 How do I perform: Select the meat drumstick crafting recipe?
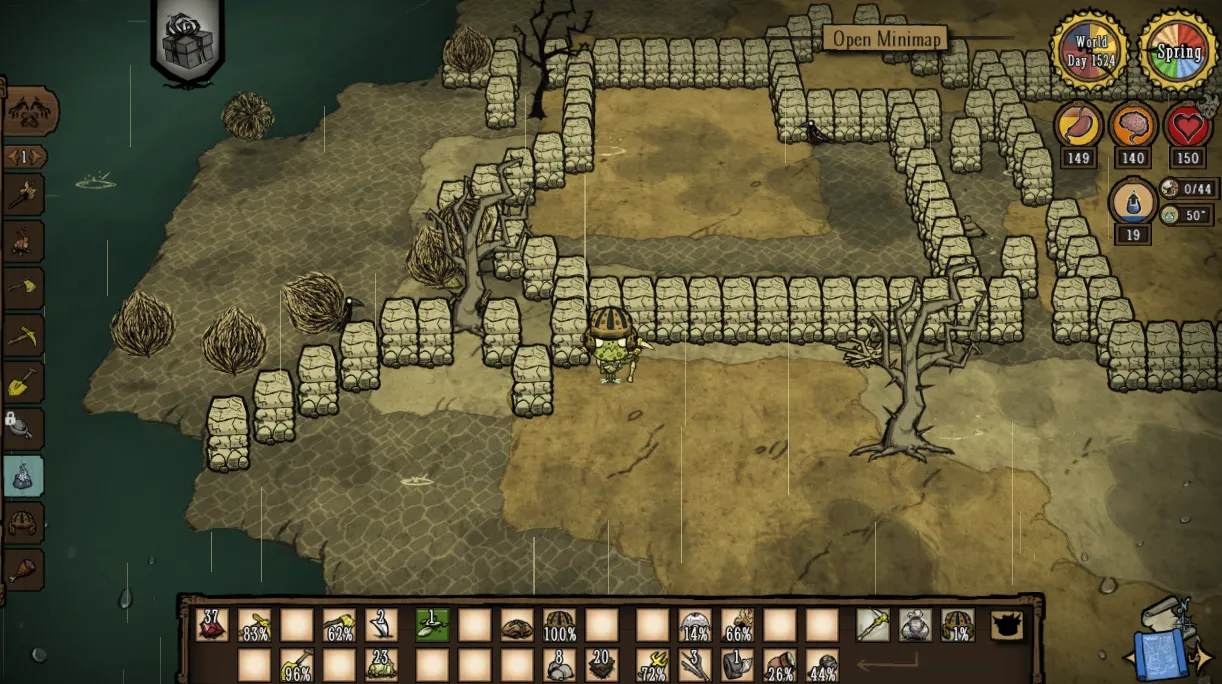(24, 569)
